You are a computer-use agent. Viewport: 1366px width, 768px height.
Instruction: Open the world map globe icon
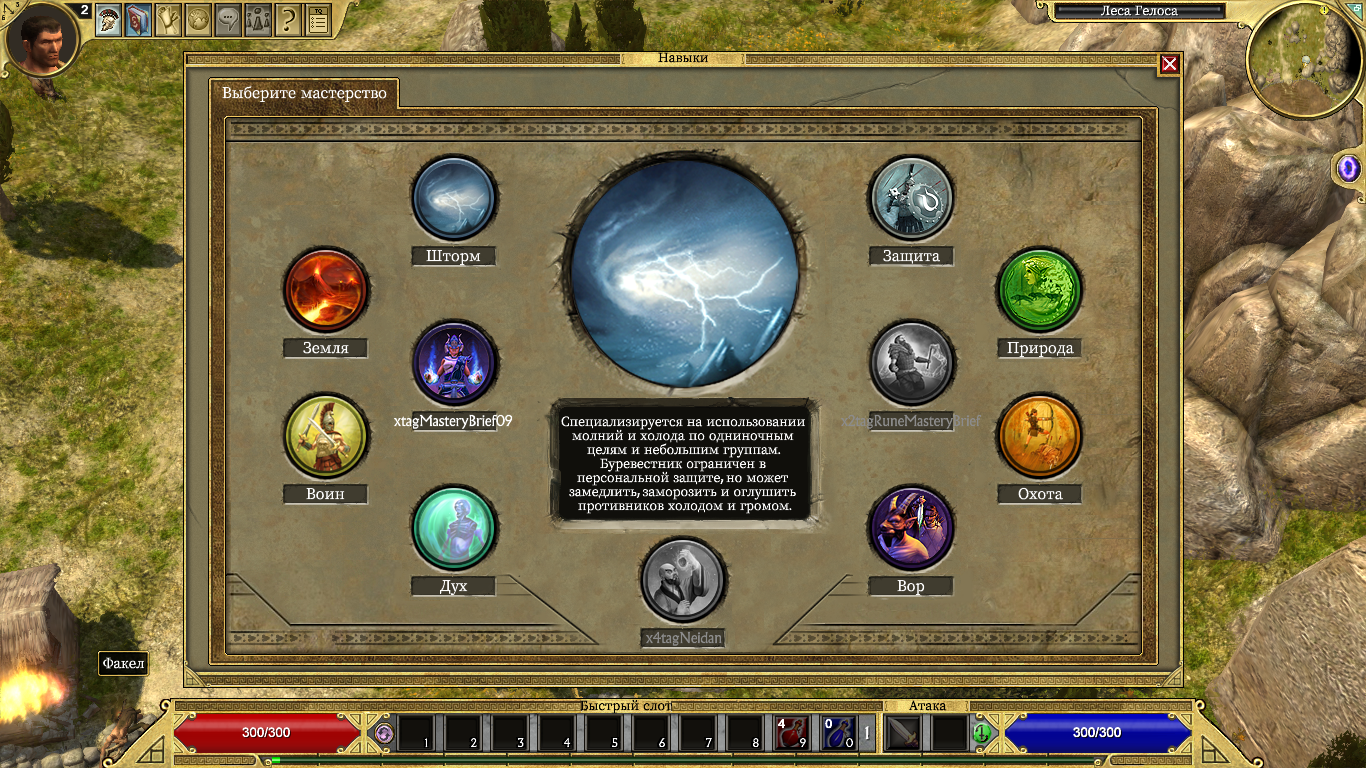coord(199,19)
